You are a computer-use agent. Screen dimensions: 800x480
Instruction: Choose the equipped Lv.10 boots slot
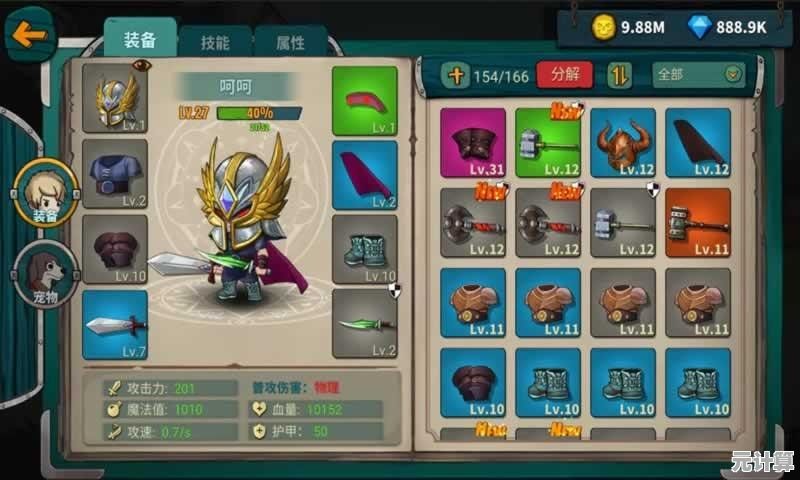point(364,249)
